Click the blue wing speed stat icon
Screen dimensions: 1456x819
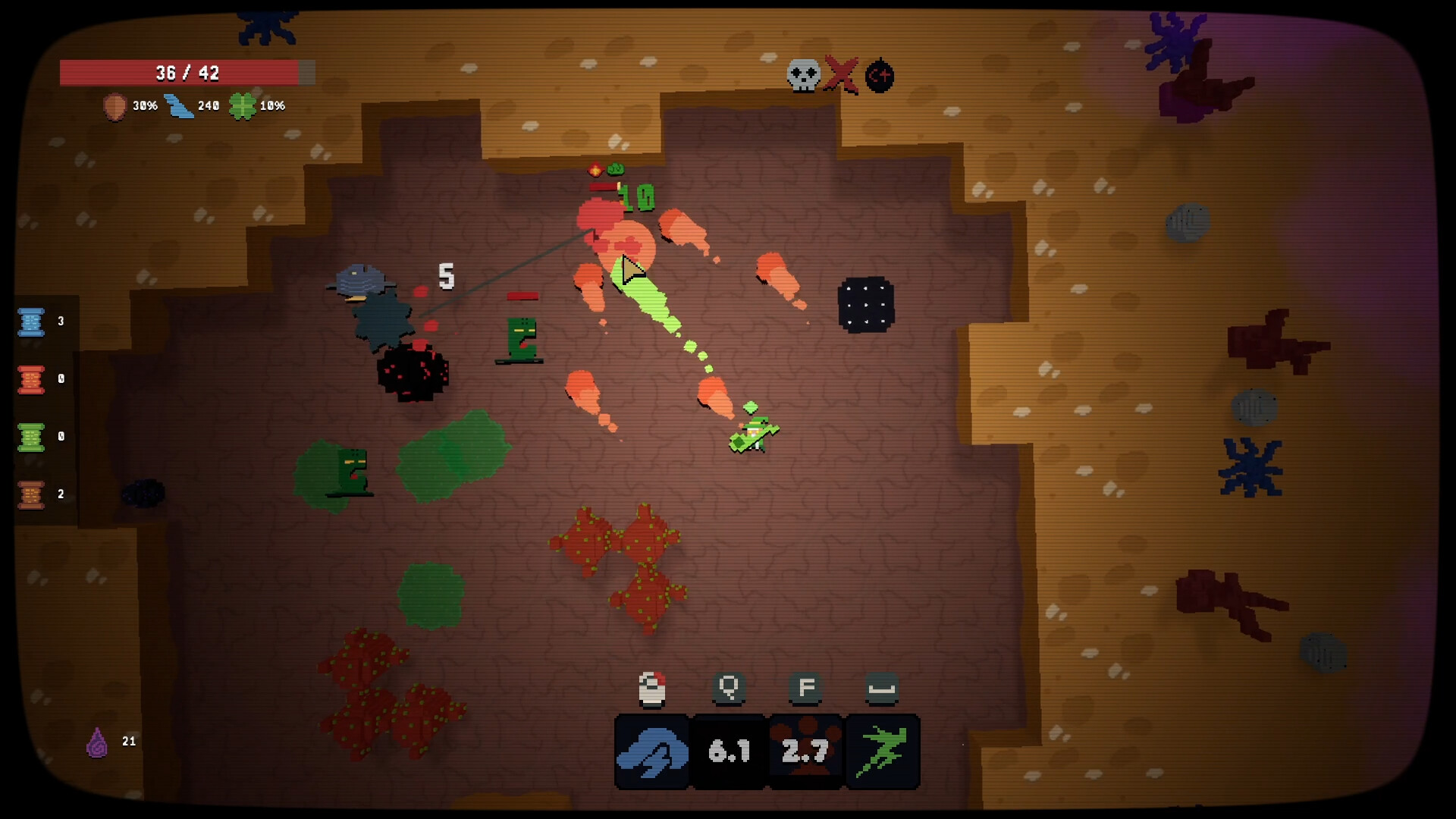tap(179, 106)
